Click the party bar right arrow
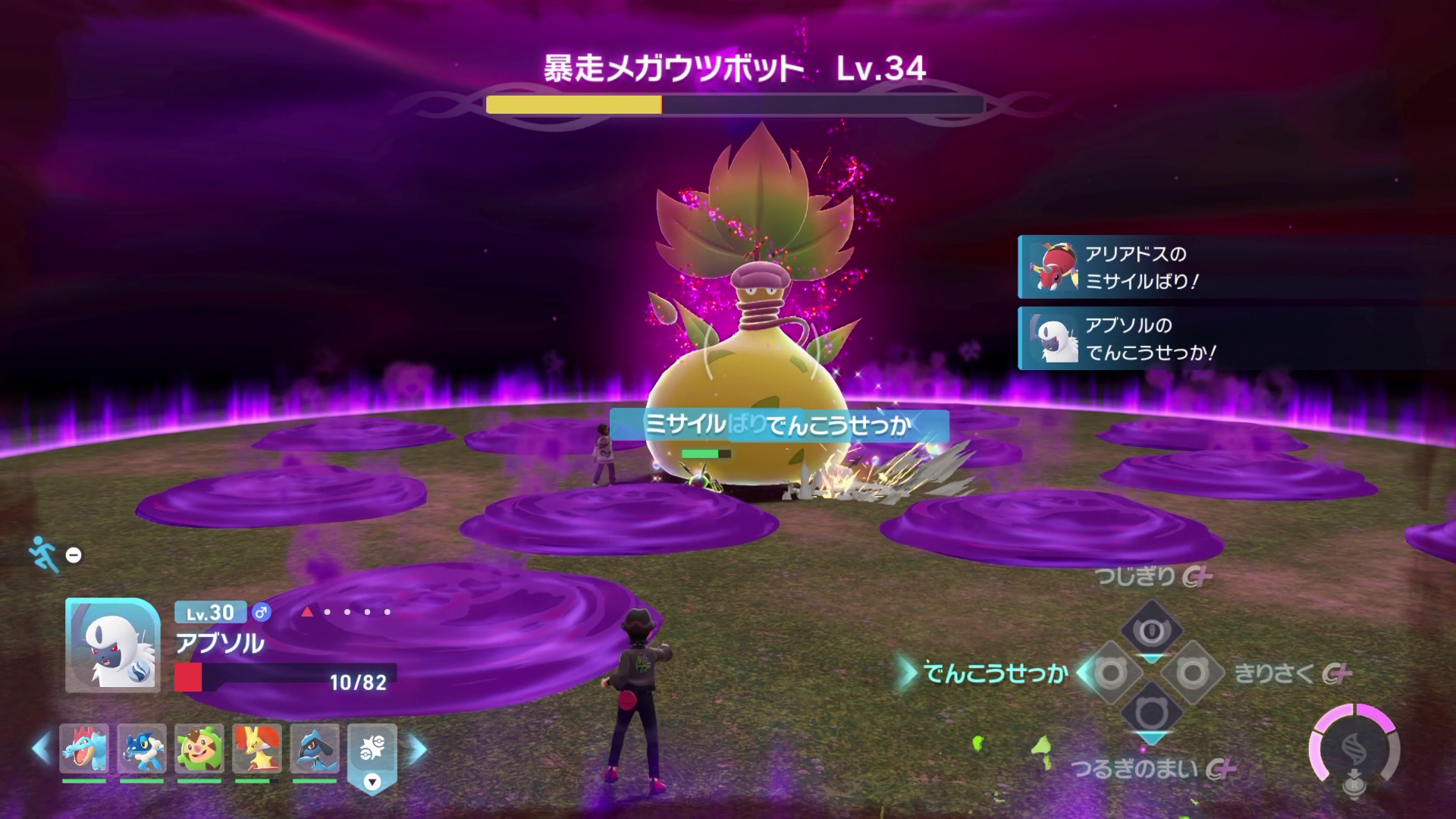Screen dimensions: 1456x819 coord(417,749)
